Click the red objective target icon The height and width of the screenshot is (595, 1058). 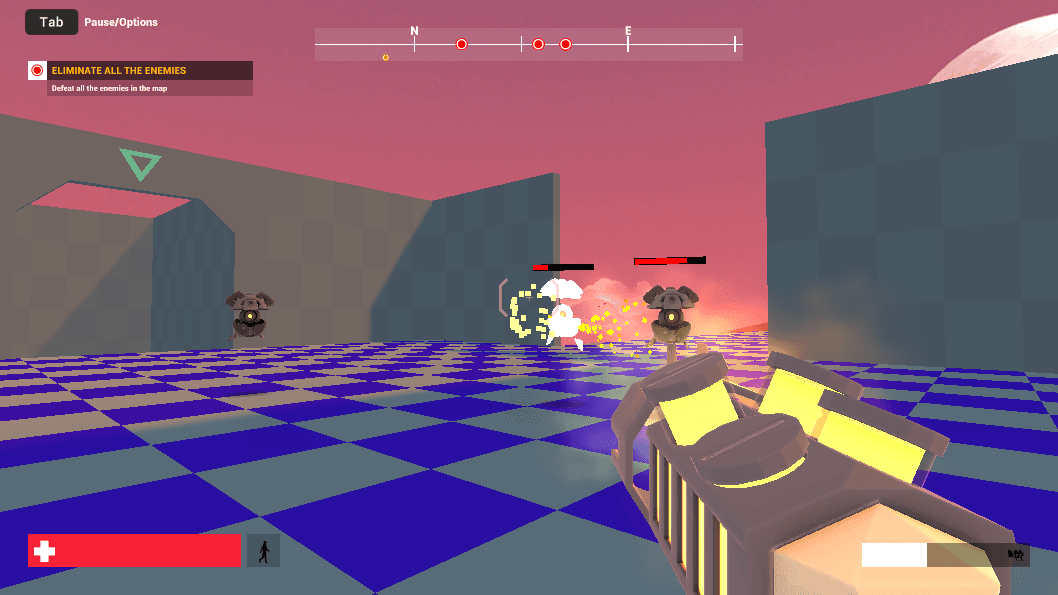38,71
